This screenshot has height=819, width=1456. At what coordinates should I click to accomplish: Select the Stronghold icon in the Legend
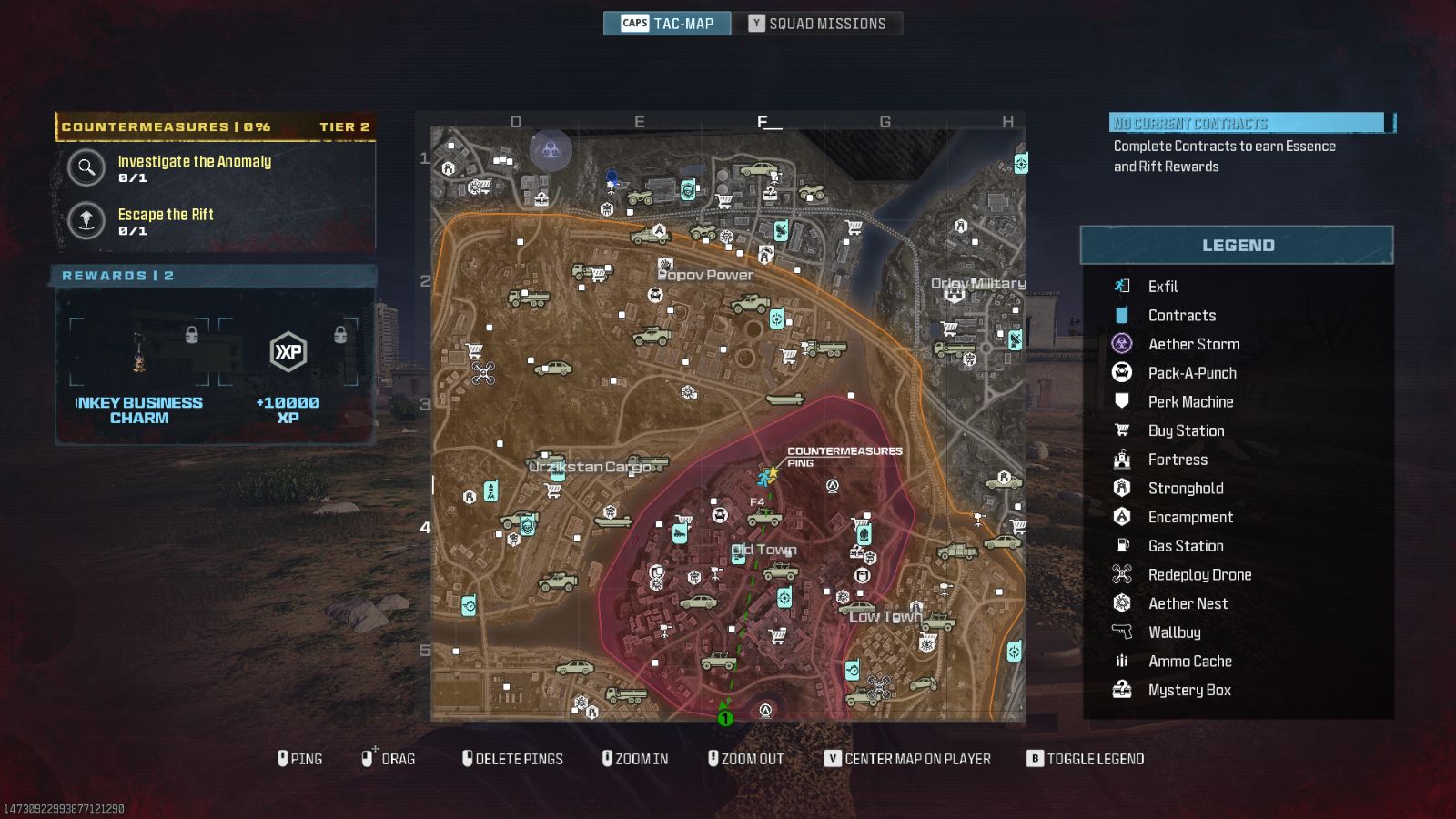[x=1125, y=488]
